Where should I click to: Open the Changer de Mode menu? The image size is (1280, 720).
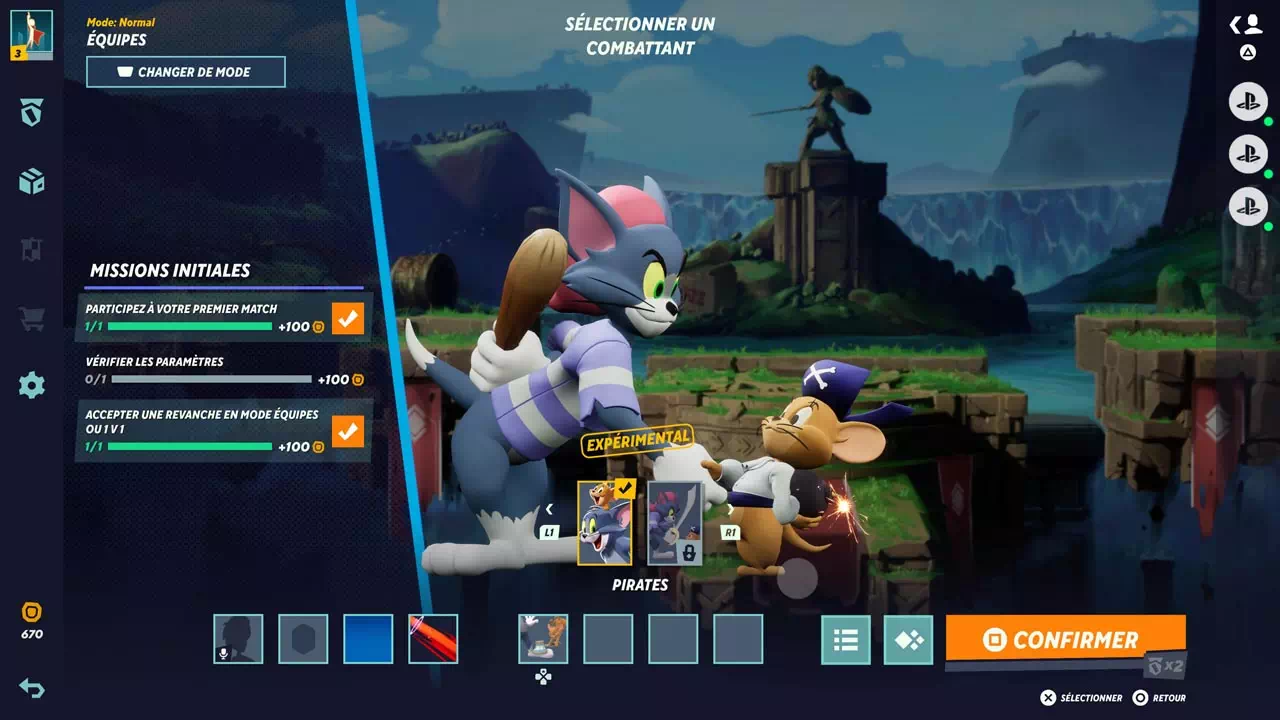(x=186, y=72)
